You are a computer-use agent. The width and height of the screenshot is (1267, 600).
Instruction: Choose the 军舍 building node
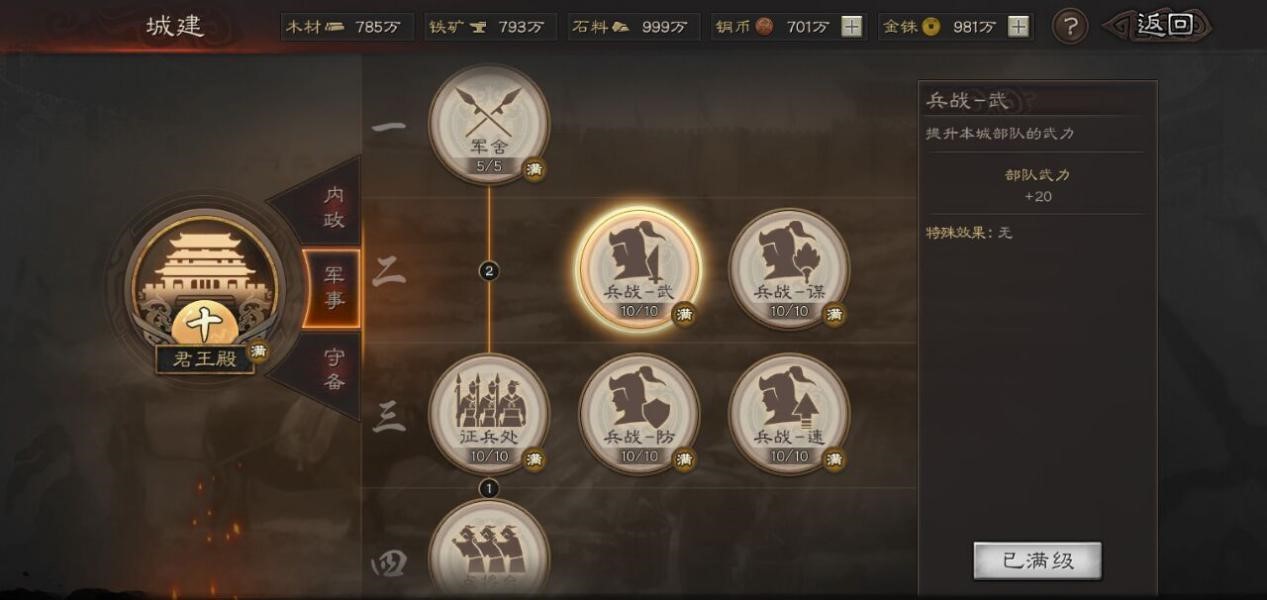click(488, 124)
